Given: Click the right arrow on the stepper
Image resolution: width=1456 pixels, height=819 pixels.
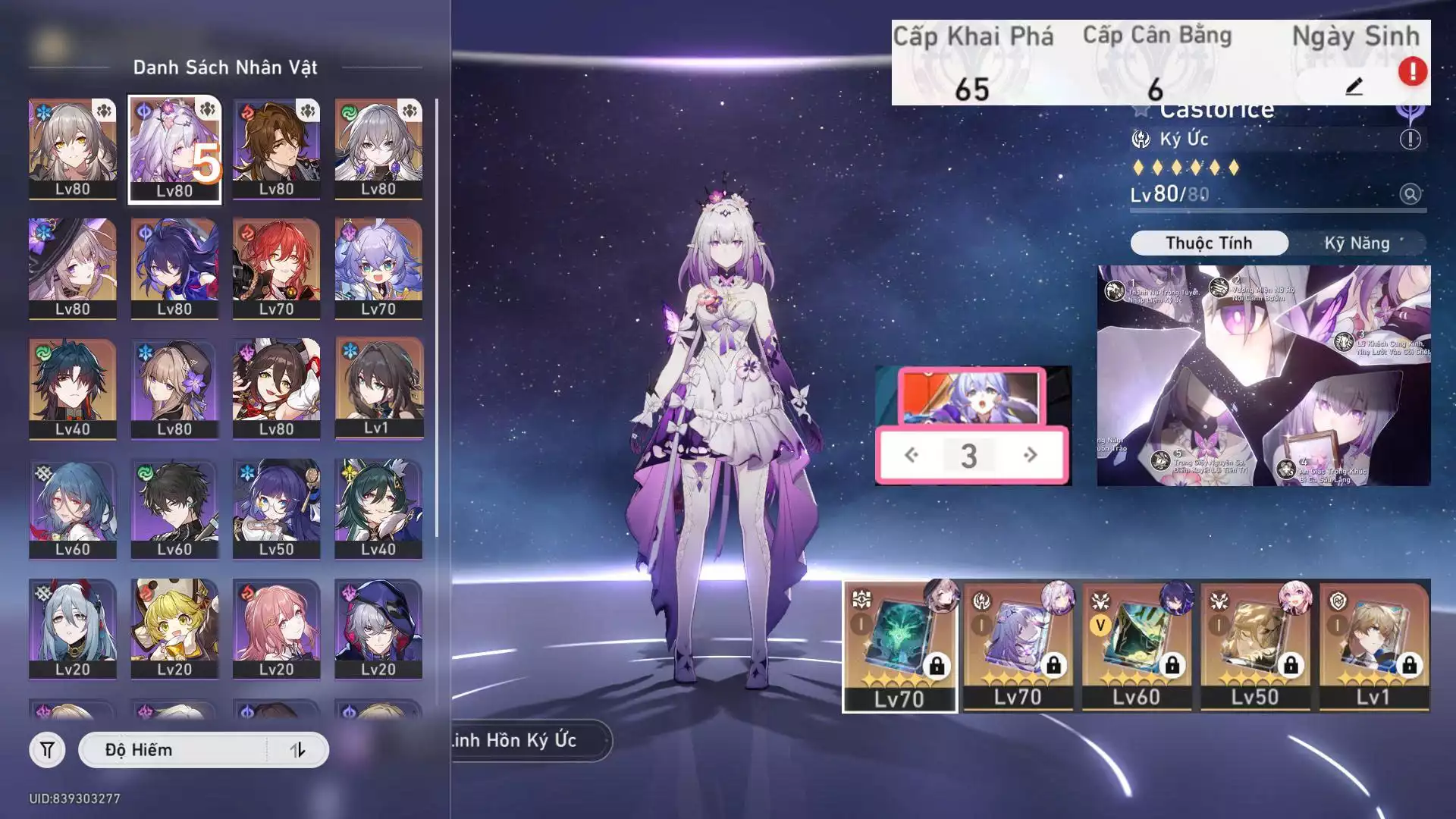Looking at the screenshot, I should pos(1030,455).
